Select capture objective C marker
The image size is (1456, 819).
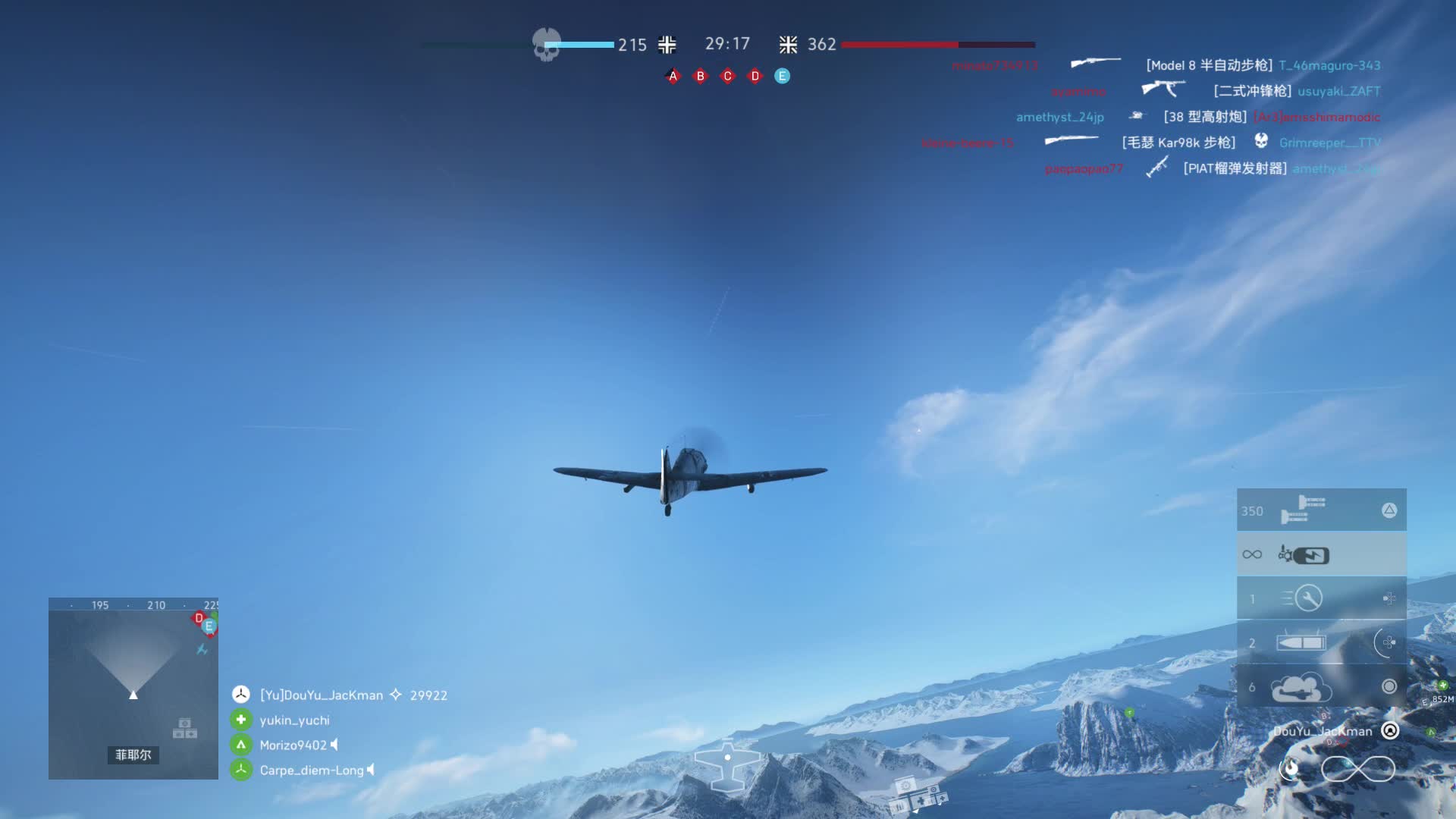click(x=727, y=76)
